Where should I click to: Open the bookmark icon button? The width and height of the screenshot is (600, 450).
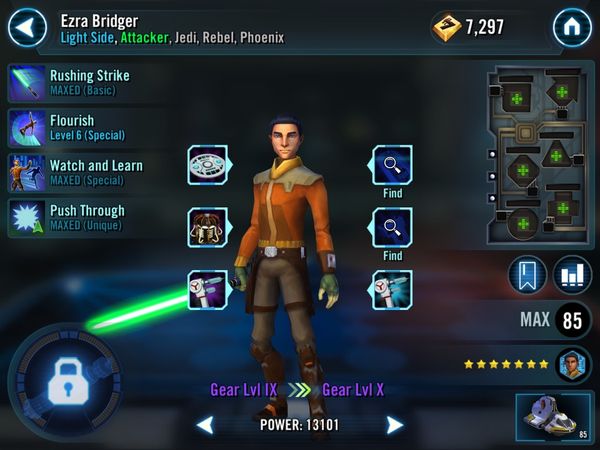click(x=526, y=276)
